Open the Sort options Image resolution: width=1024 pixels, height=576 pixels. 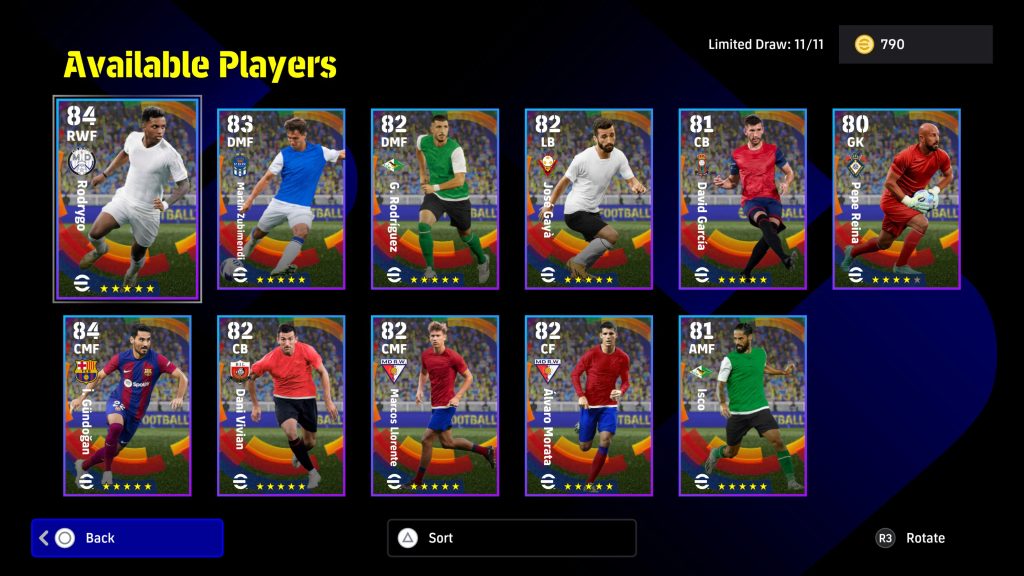(511, 538)
